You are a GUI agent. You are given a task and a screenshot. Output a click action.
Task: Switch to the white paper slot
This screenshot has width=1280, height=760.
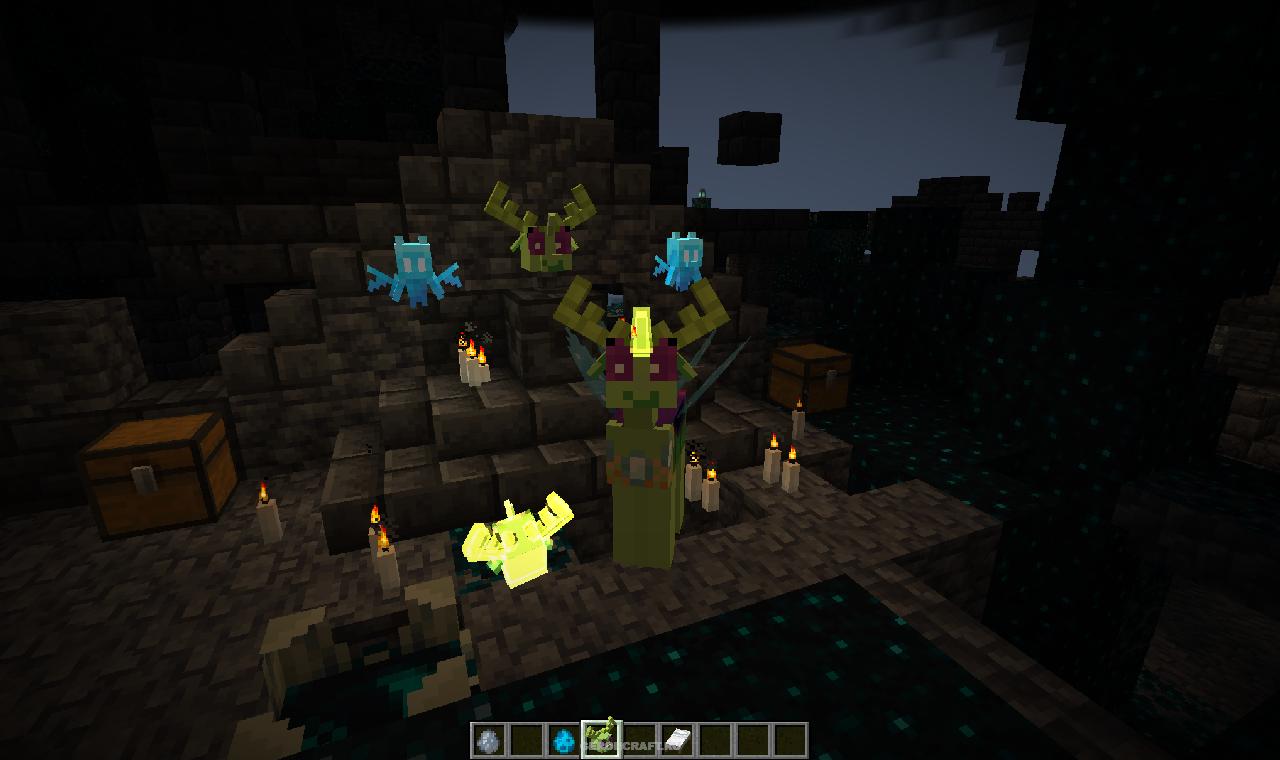click(677, 740)
